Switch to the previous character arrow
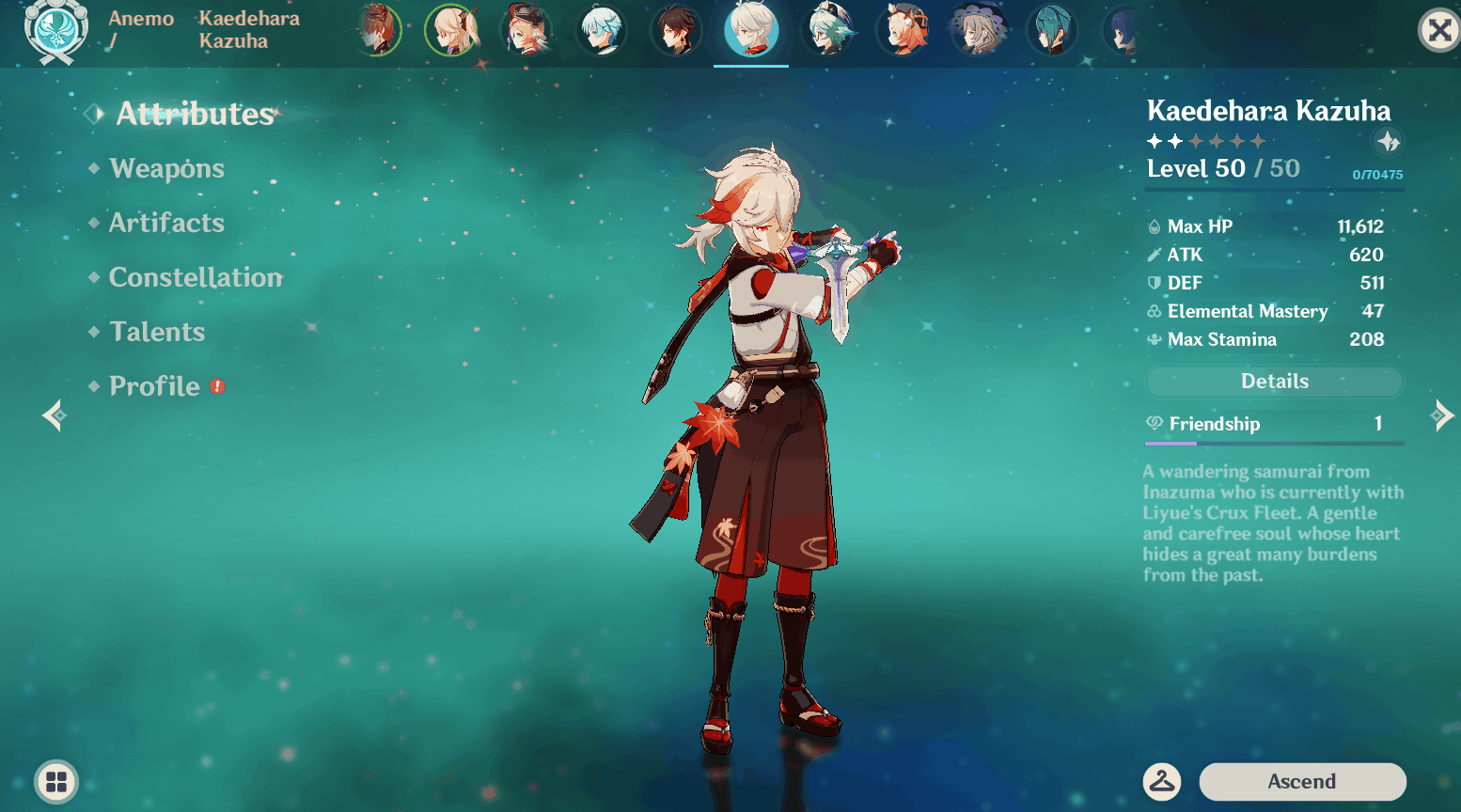 (53, 414)
